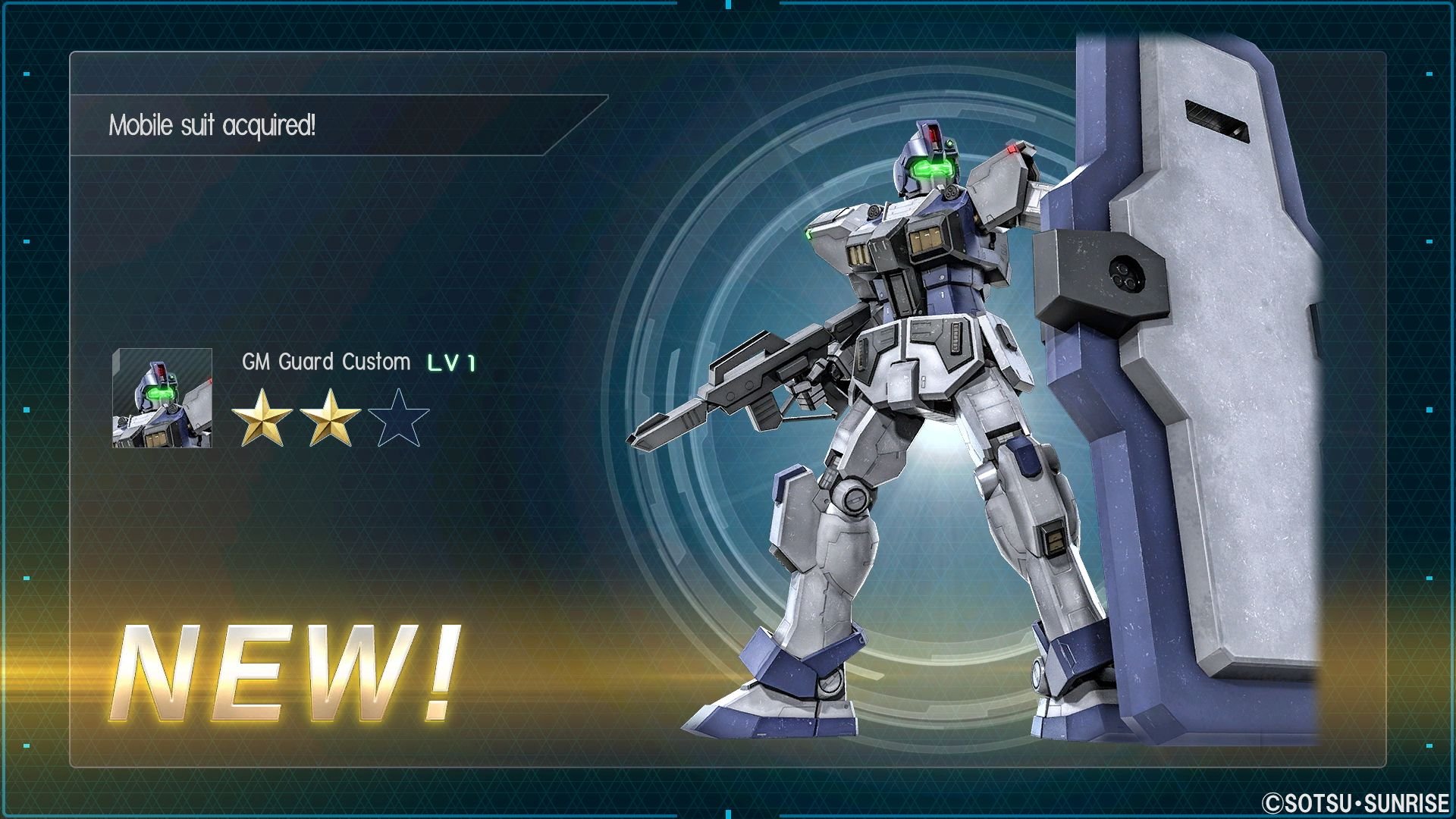Select the GM Guard Custom name label

coord(325,362)
